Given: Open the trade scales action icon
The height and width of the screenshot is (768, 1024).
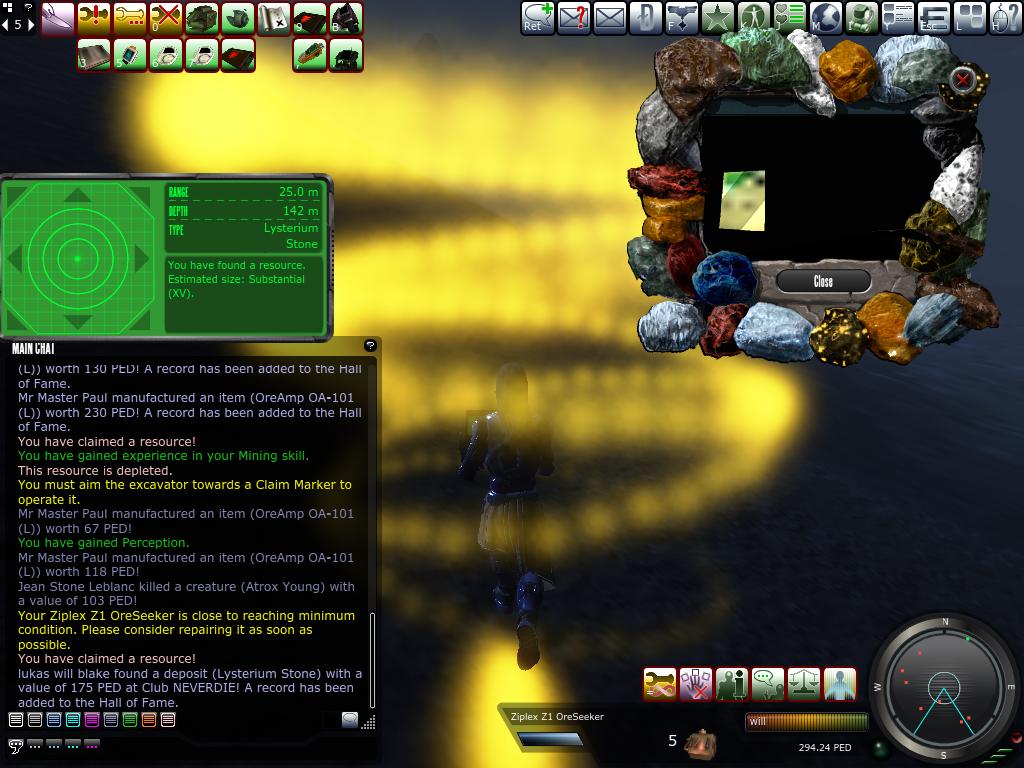Looking at the screenshot, I should [804, 684].
